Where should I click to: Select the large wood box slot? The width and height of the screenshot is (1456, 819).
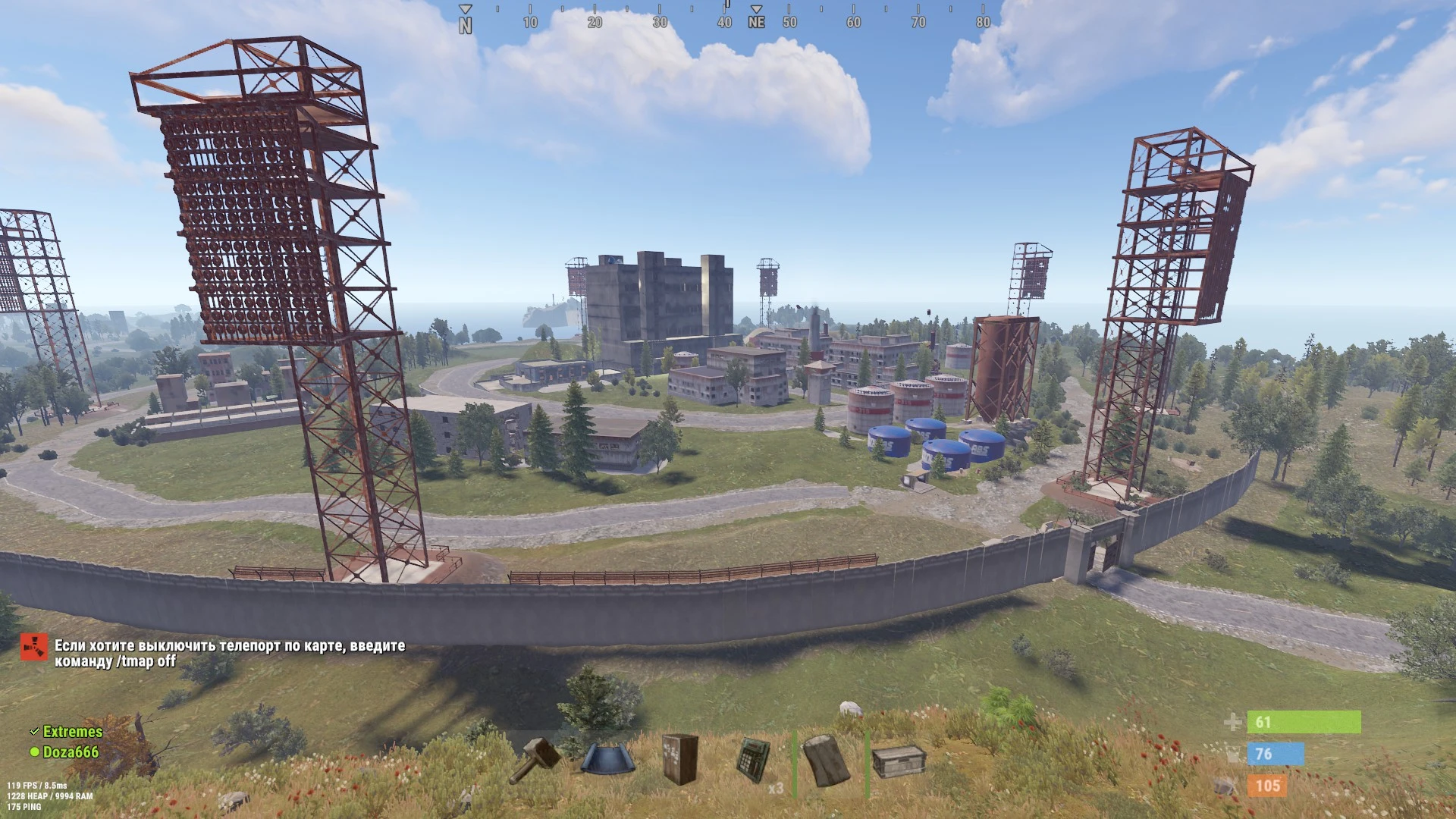click(899, 761)
